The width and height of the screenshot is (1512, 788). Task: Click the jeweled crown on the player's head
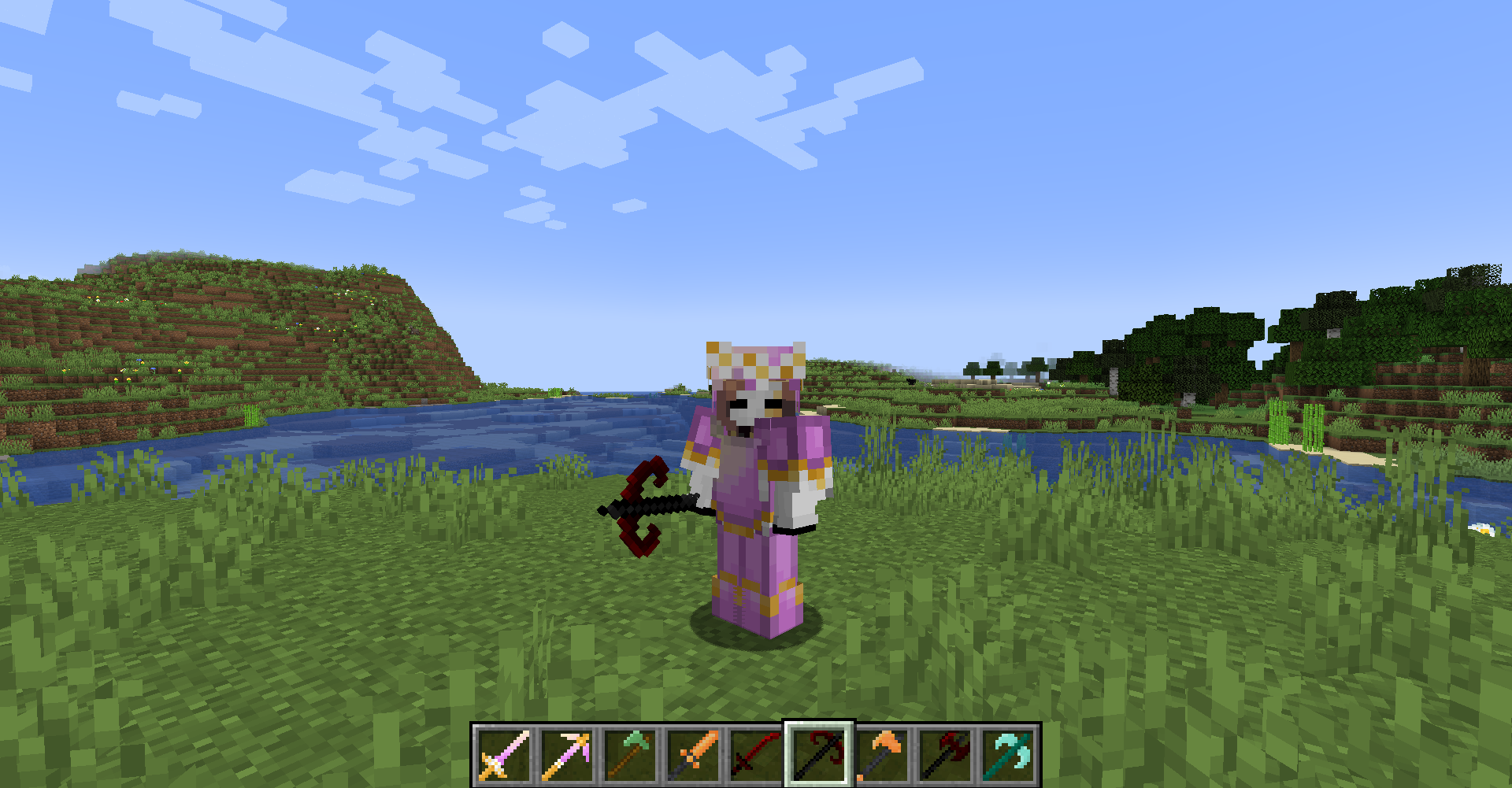coord(754,361)
